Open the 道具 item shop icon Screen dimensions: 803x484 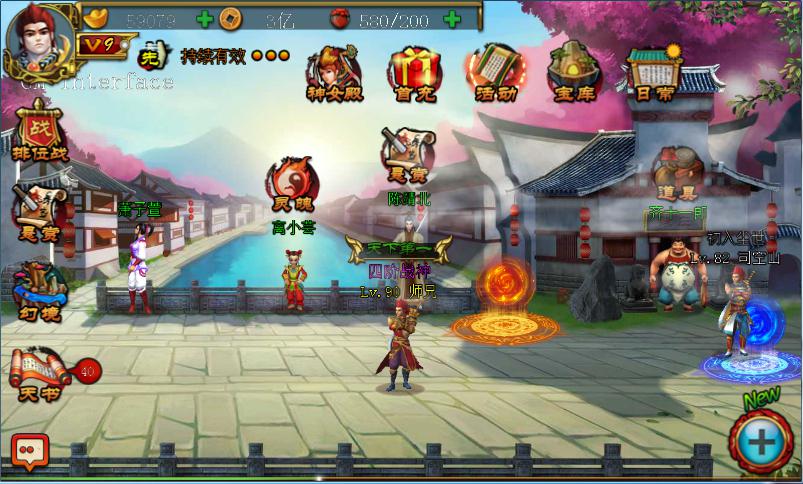point(675,173)
